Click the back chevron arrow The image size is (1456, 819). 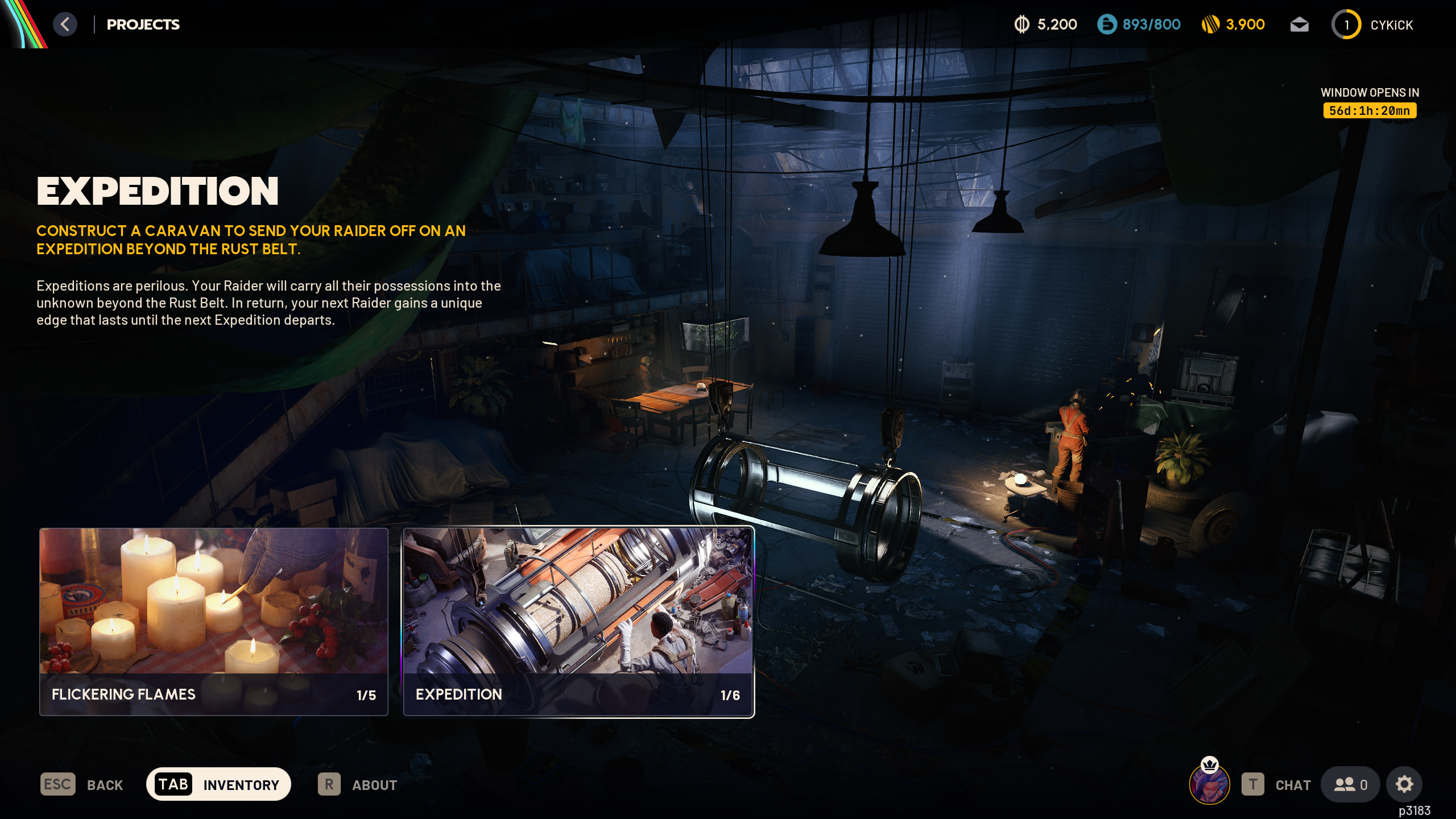click(65, 24)
